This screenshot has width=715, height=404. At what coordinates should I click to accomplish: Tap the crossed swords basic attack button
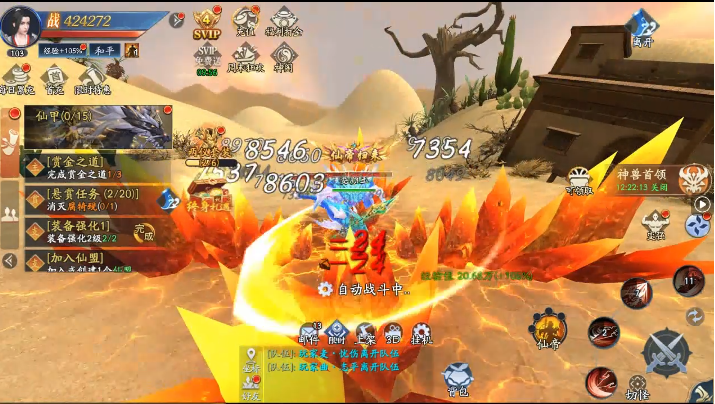[x=664, y=350]
